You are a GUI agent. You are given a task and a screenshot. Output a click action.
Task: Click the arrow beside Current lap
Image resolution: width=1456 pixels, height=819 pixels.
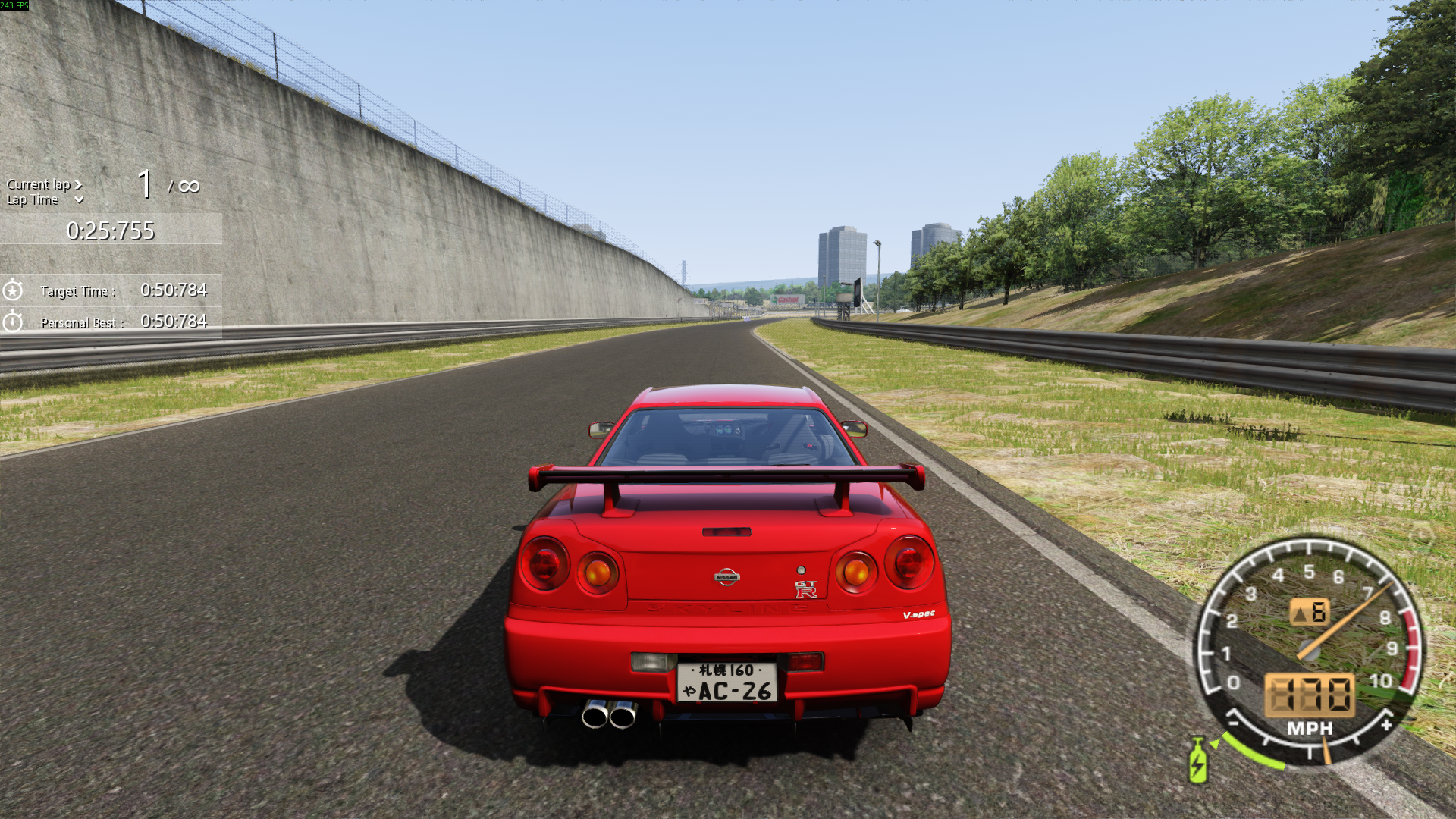click(x=78, y=184)
